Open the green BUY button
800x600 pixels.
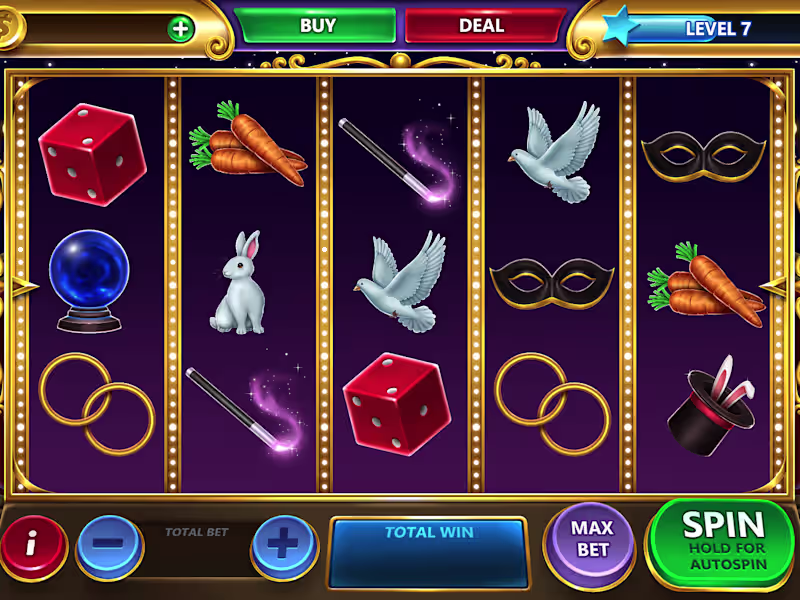point(317,26)
